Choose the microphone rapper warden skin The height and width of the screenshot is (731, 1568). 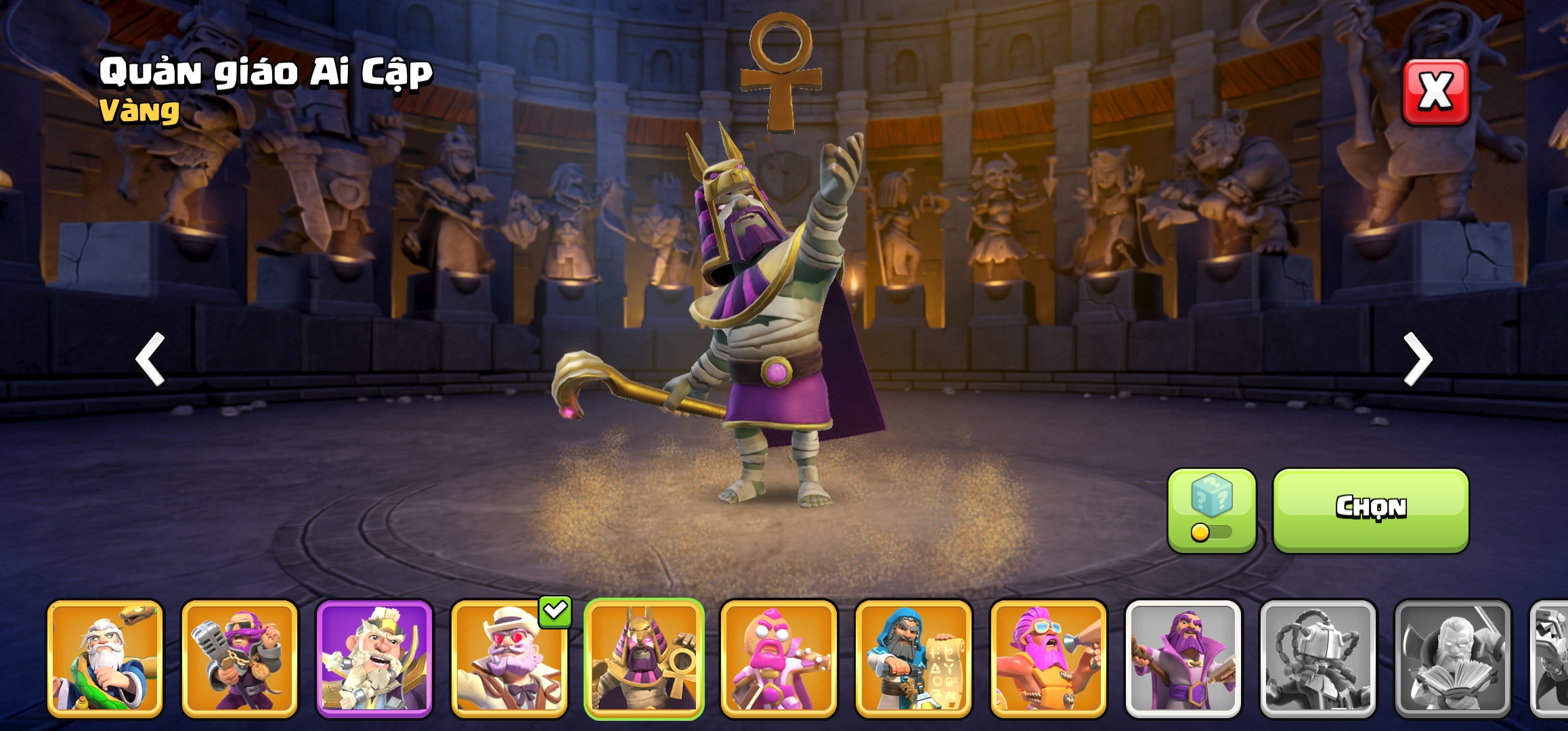point(240,659)
